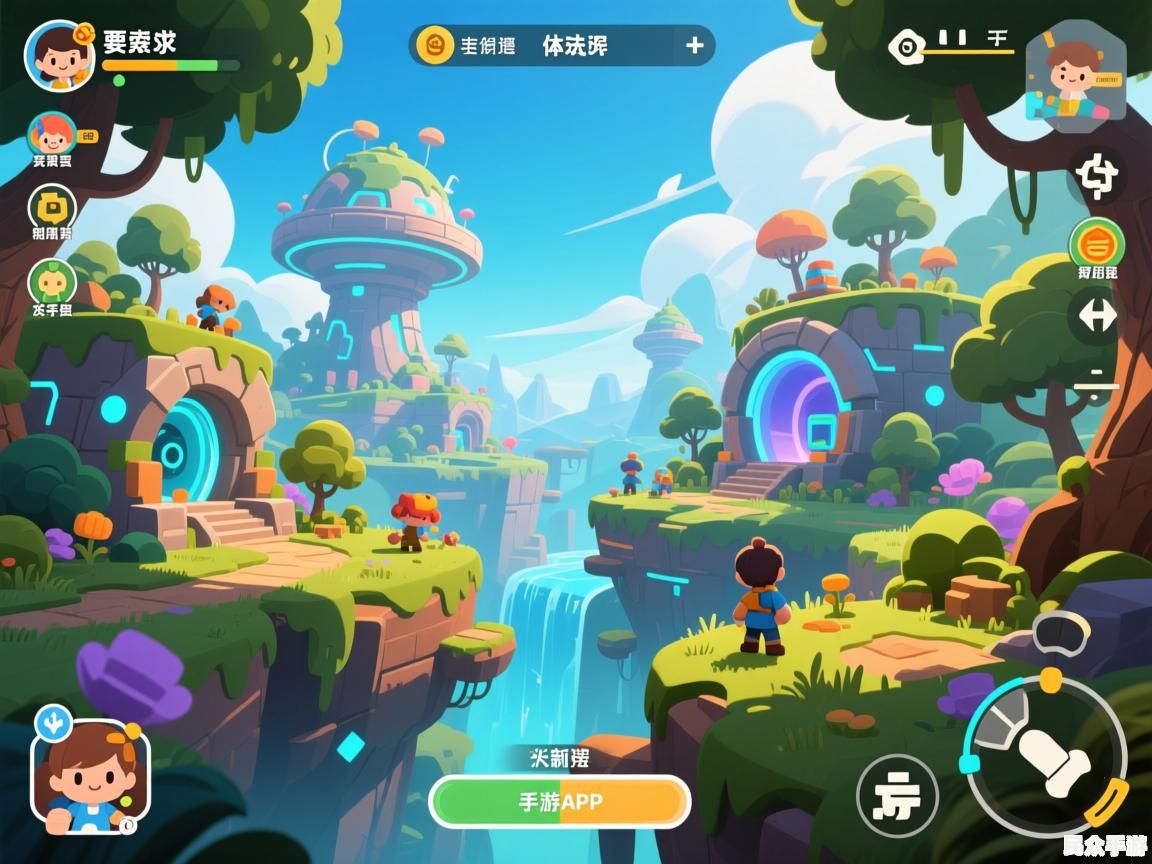Open the dark round settings icon
Screen dimensions: 1152x864
pos(1097,176)
